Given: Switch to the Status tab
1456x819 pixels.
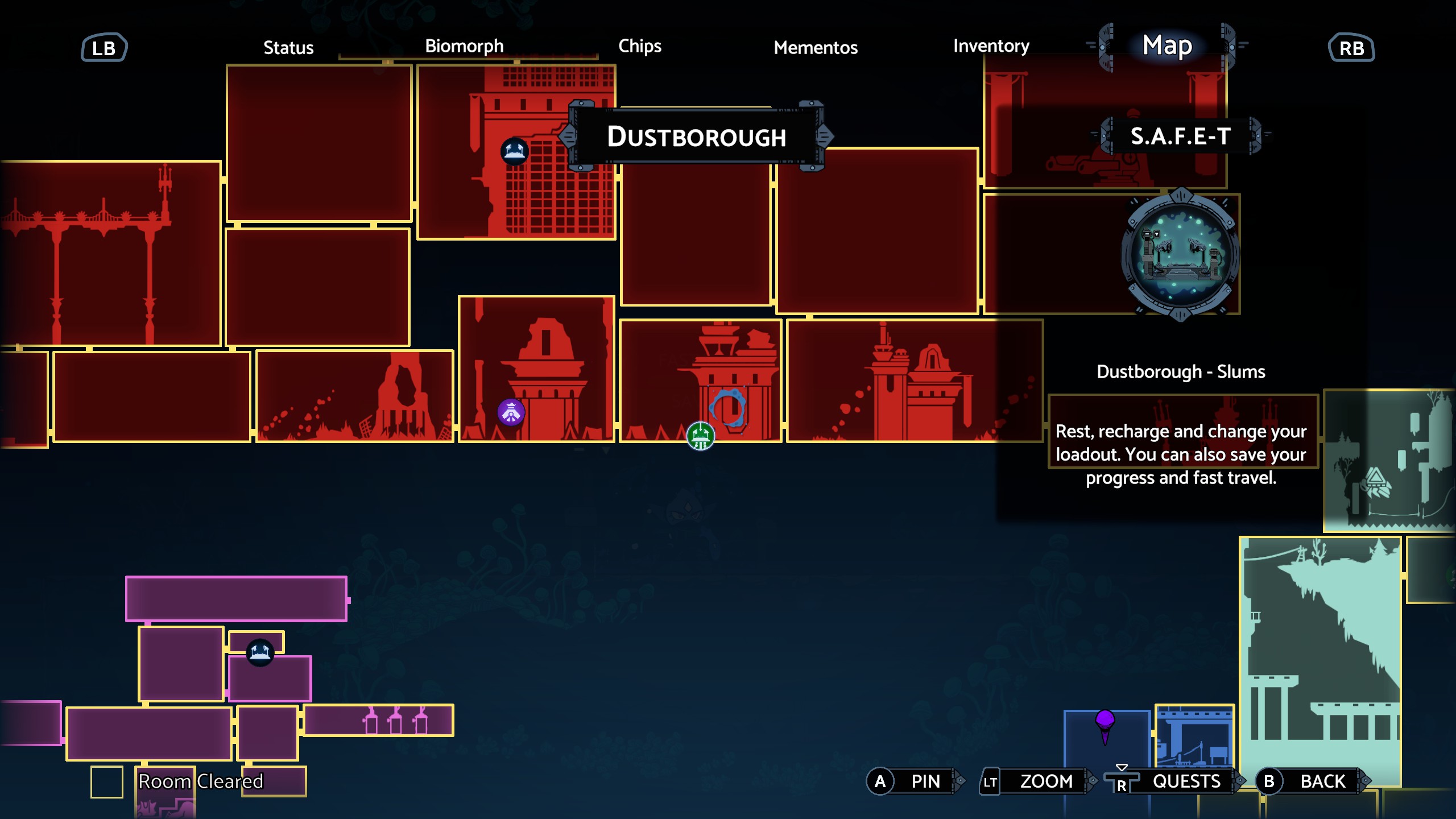Looking at the screenshot, I should click(x=288, y=48).
